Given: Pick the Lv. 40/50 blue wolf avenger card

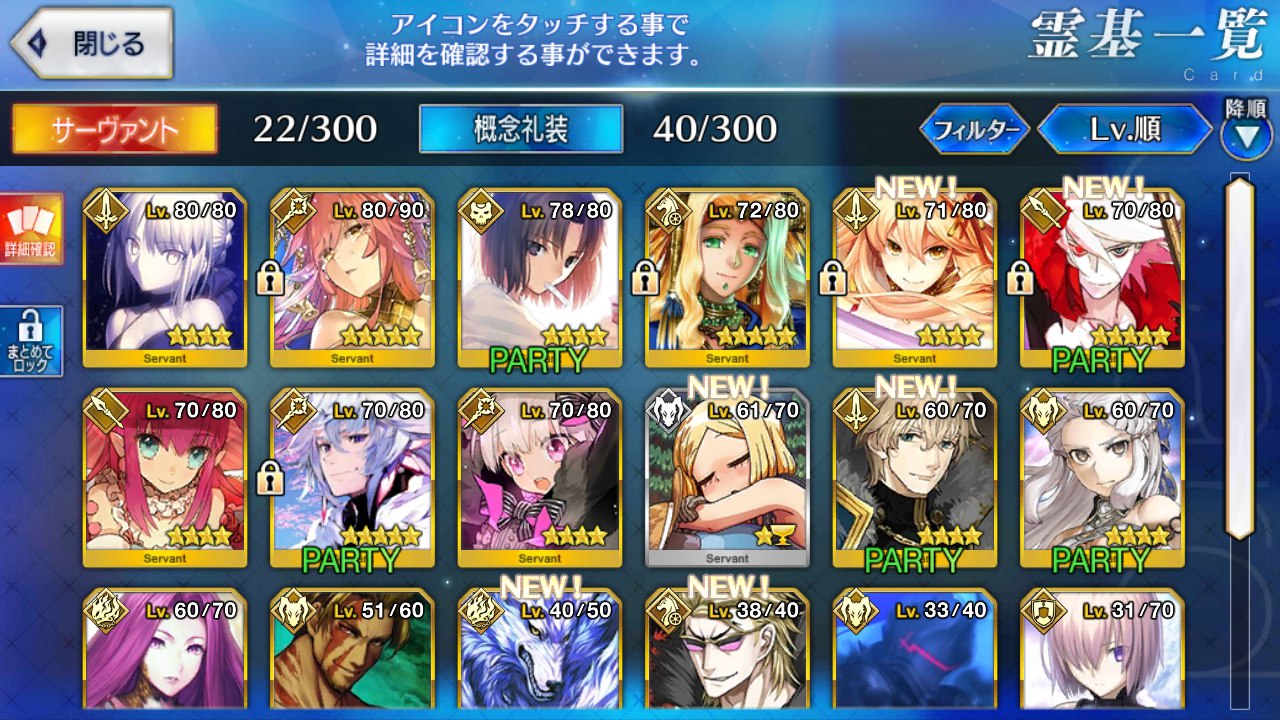Looking at the screenshot, I should 539,652.
